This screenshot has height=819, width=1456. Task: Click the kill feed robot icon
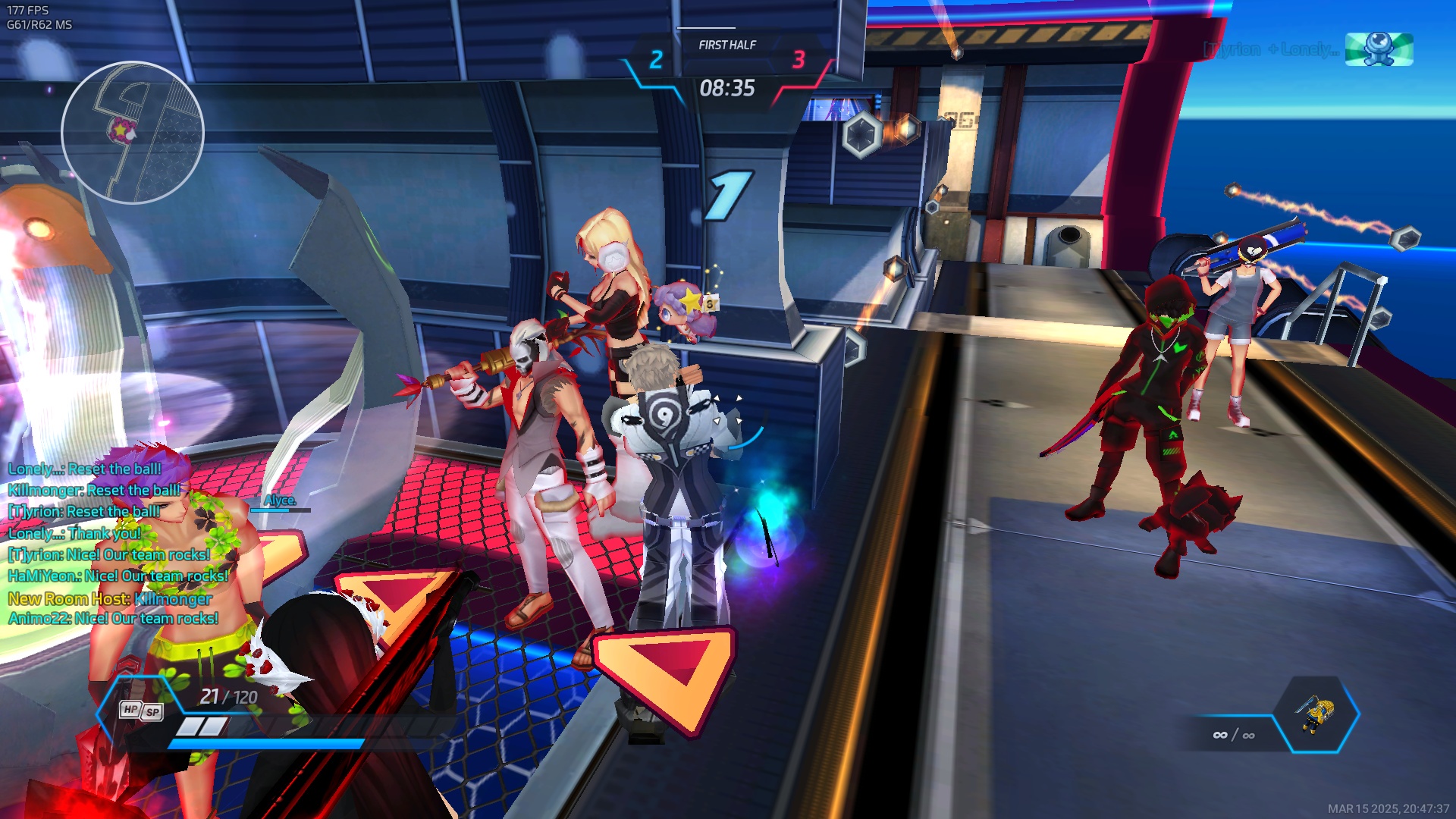pyautogui.click(x=1378, y=49)
